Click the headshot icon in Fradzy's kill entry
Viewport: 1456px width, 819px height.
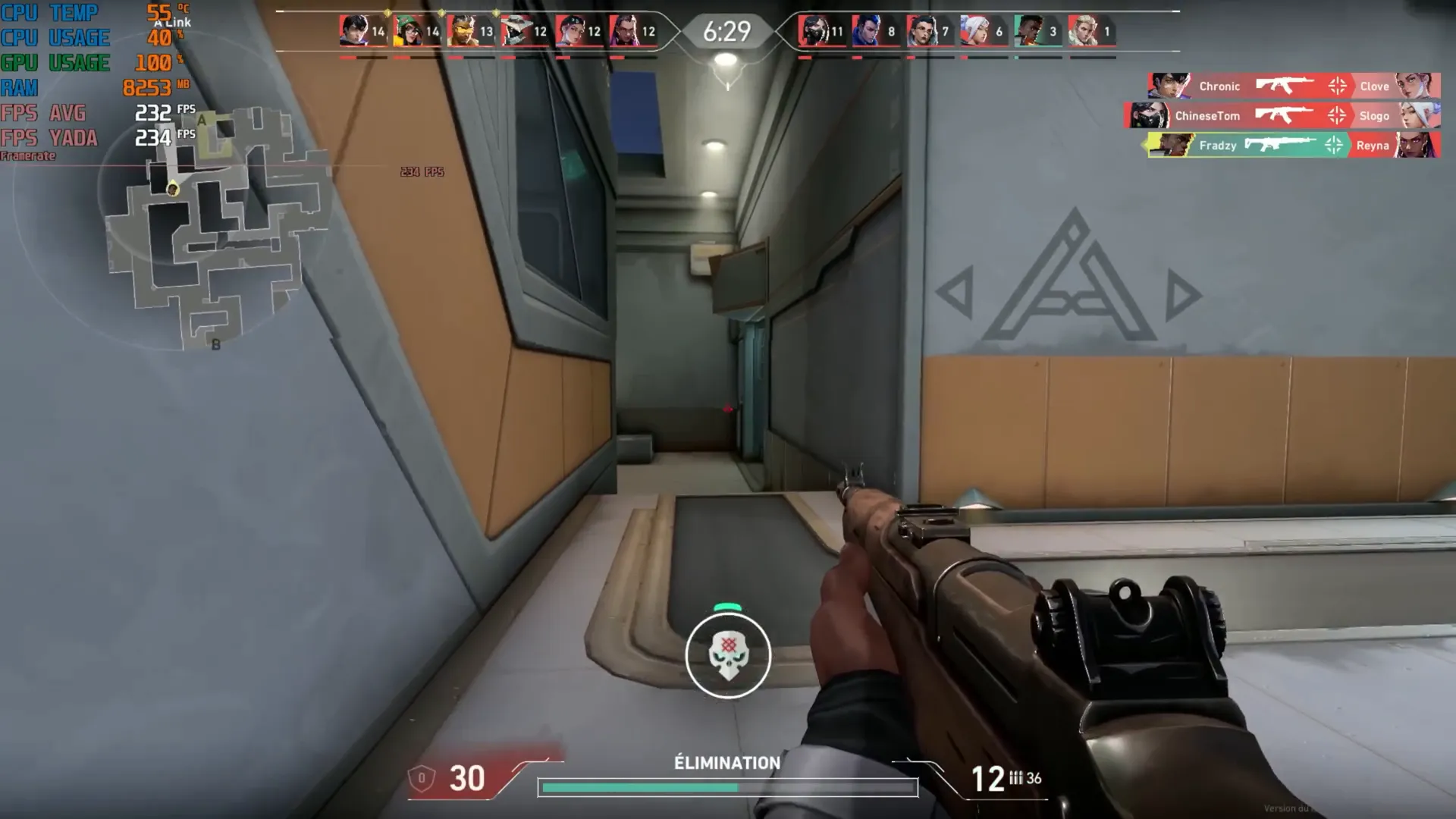(x=1333, y=146)
